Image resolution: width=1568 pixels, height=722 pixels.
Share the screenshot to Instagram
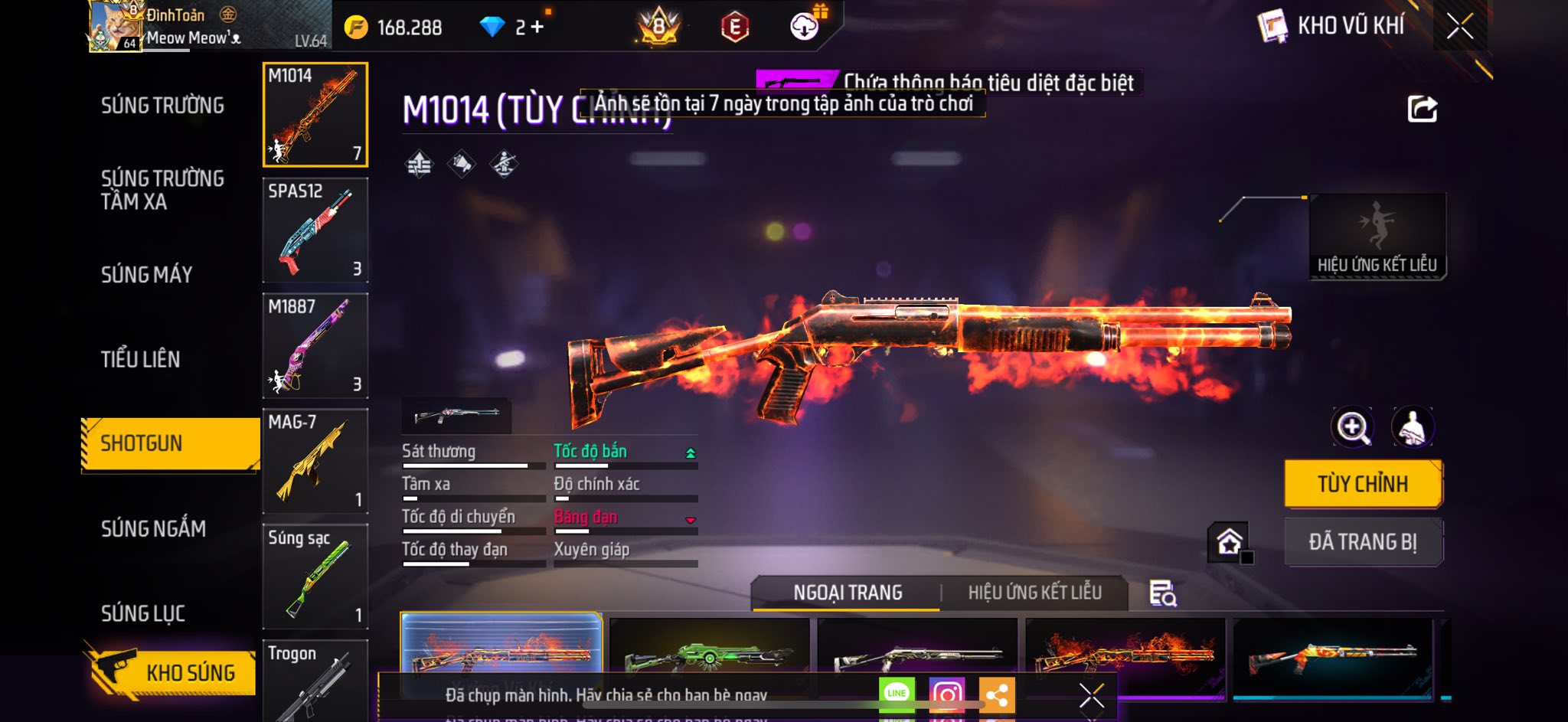(x=947, y=694)
